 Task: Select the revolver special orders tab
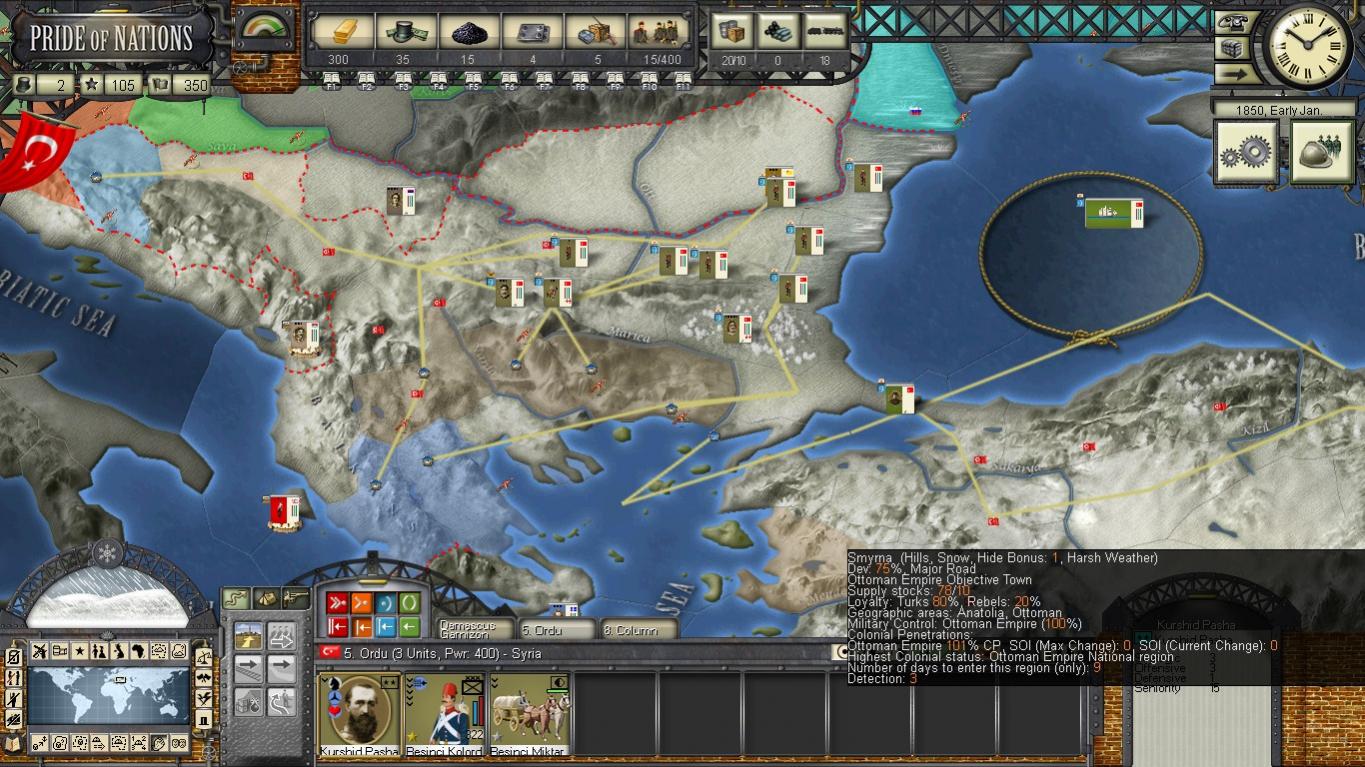click(x=295, y=598)
